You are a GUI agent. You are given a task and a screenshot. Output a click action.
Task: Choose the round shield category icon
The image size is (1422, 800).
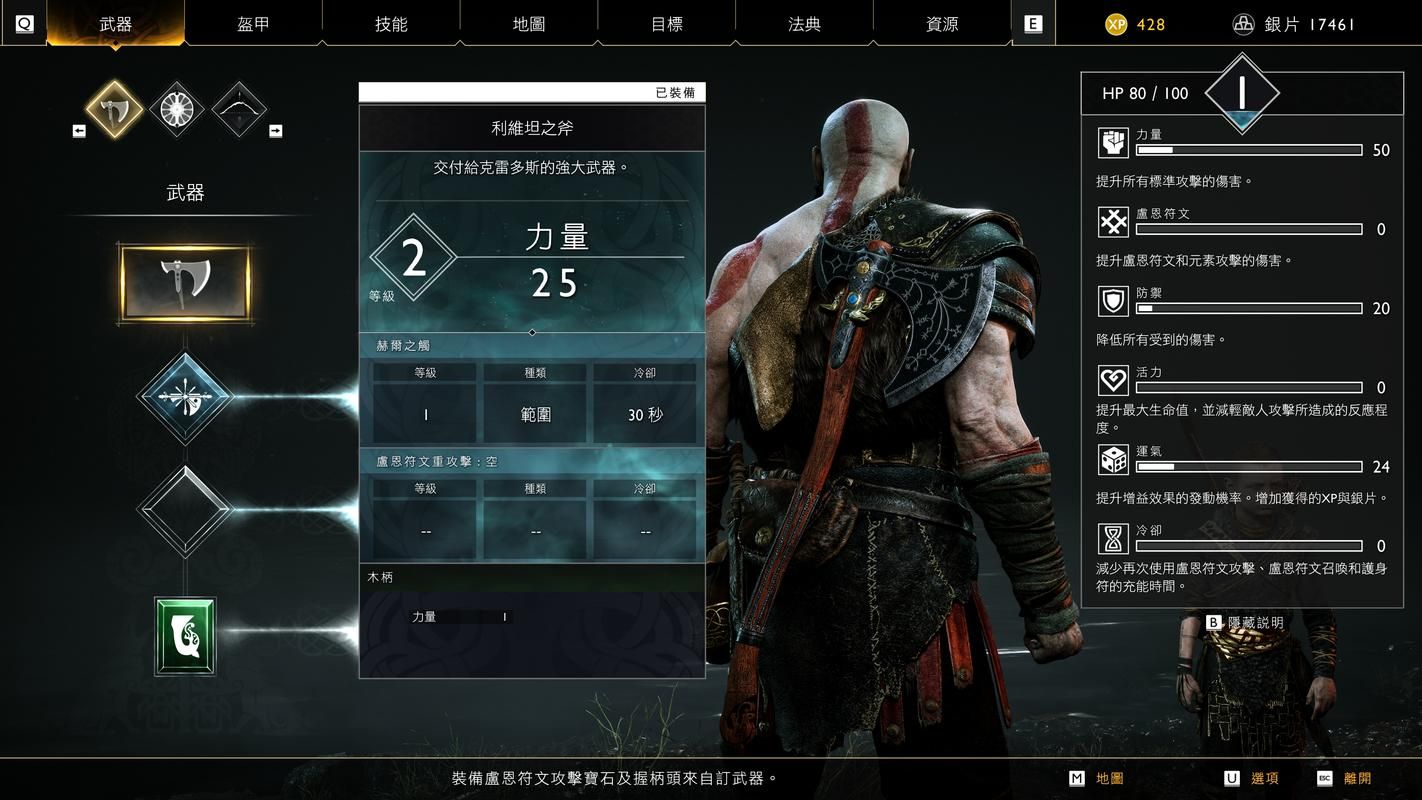click(x=177, y=108)
